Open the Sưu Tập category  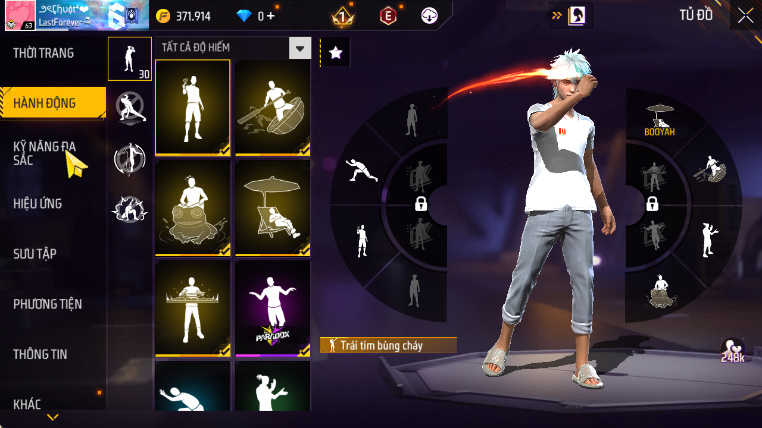(35, 253)
